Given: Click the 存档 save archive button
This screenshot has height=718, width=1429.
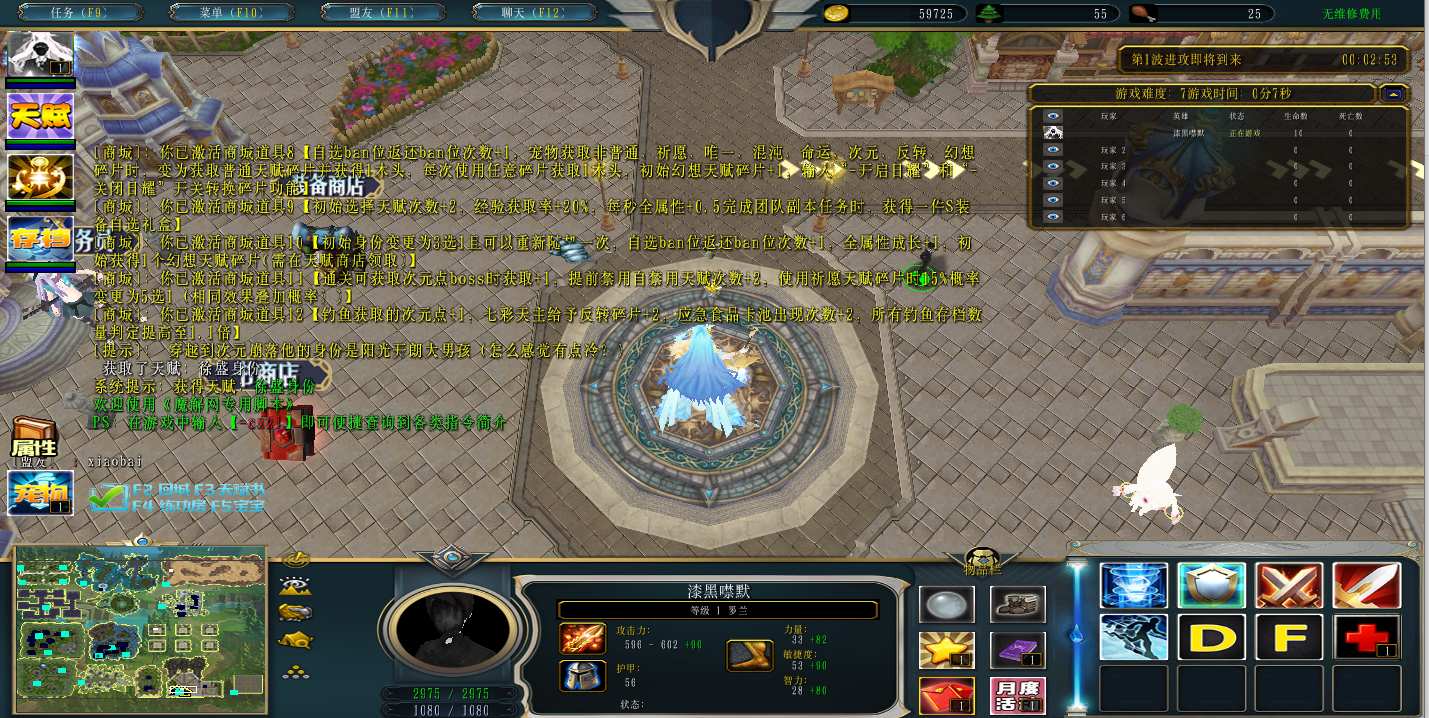Looking at the screenshot, I should coord(41,238).
